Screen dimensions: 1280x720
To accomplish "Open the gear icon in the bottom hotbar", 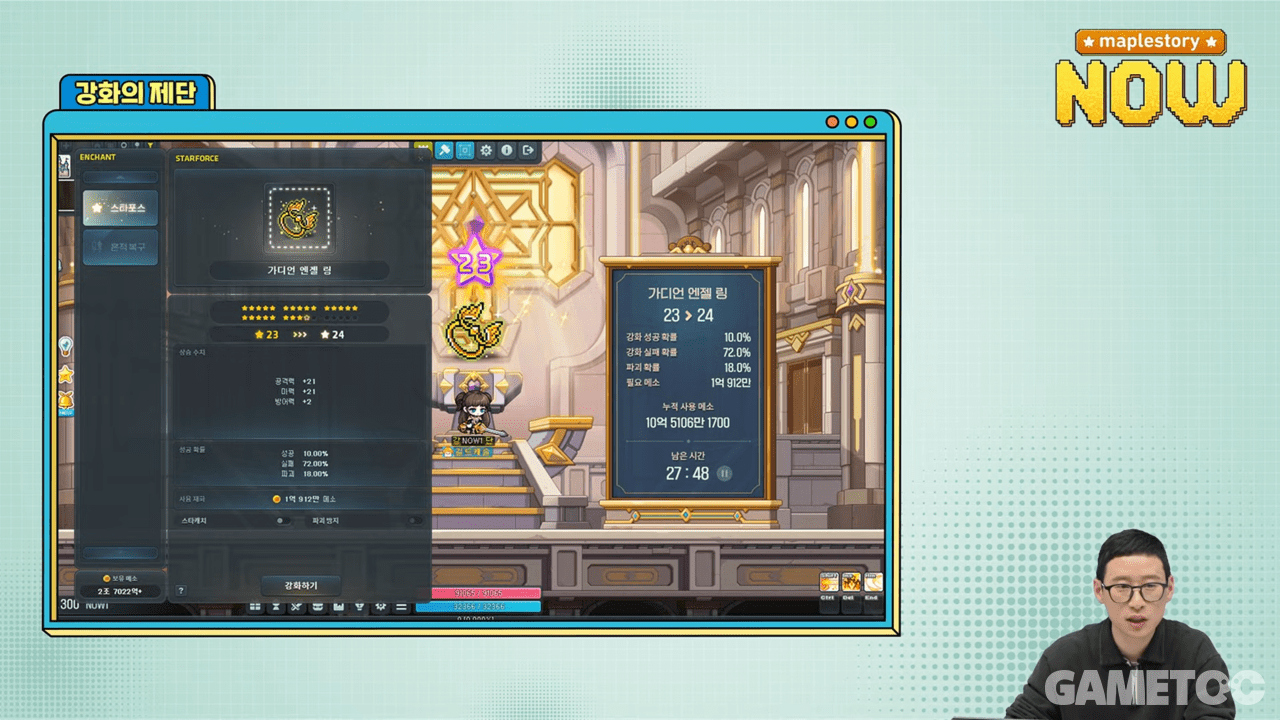I will [380, 606].
